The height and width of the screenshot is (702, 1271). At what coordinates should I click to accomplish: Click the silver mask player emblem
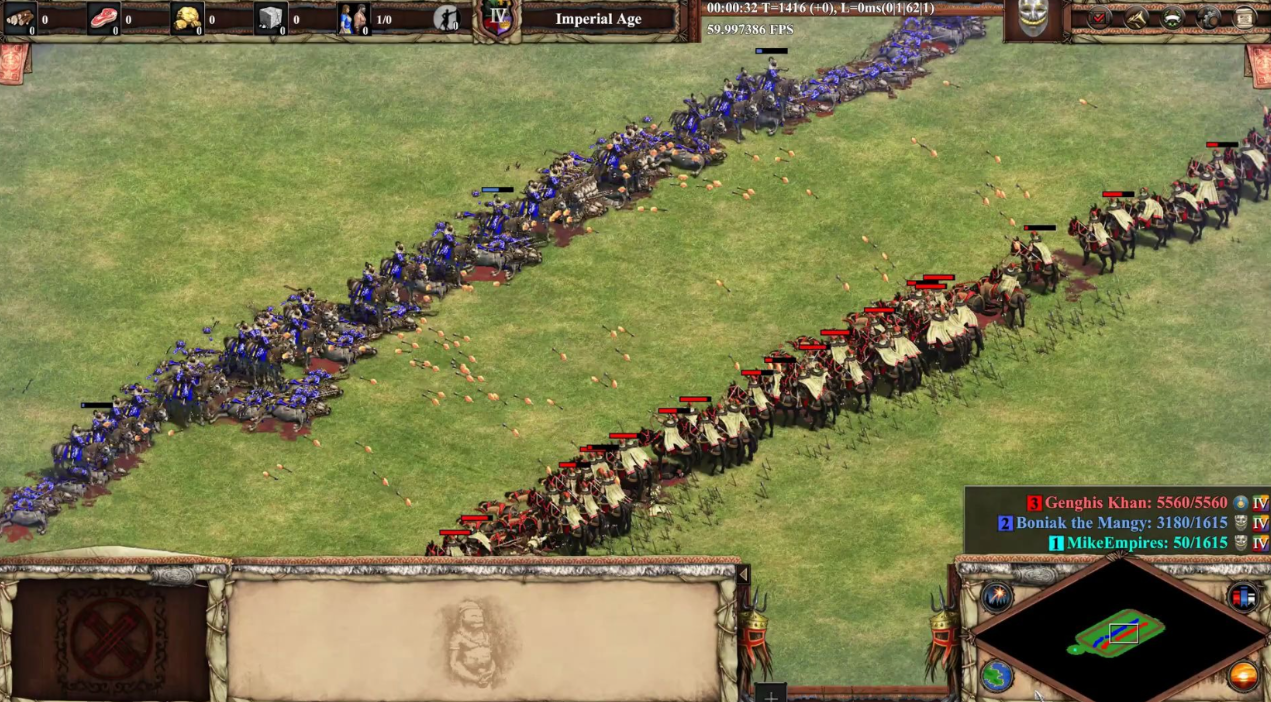[x=1033, y=19]
